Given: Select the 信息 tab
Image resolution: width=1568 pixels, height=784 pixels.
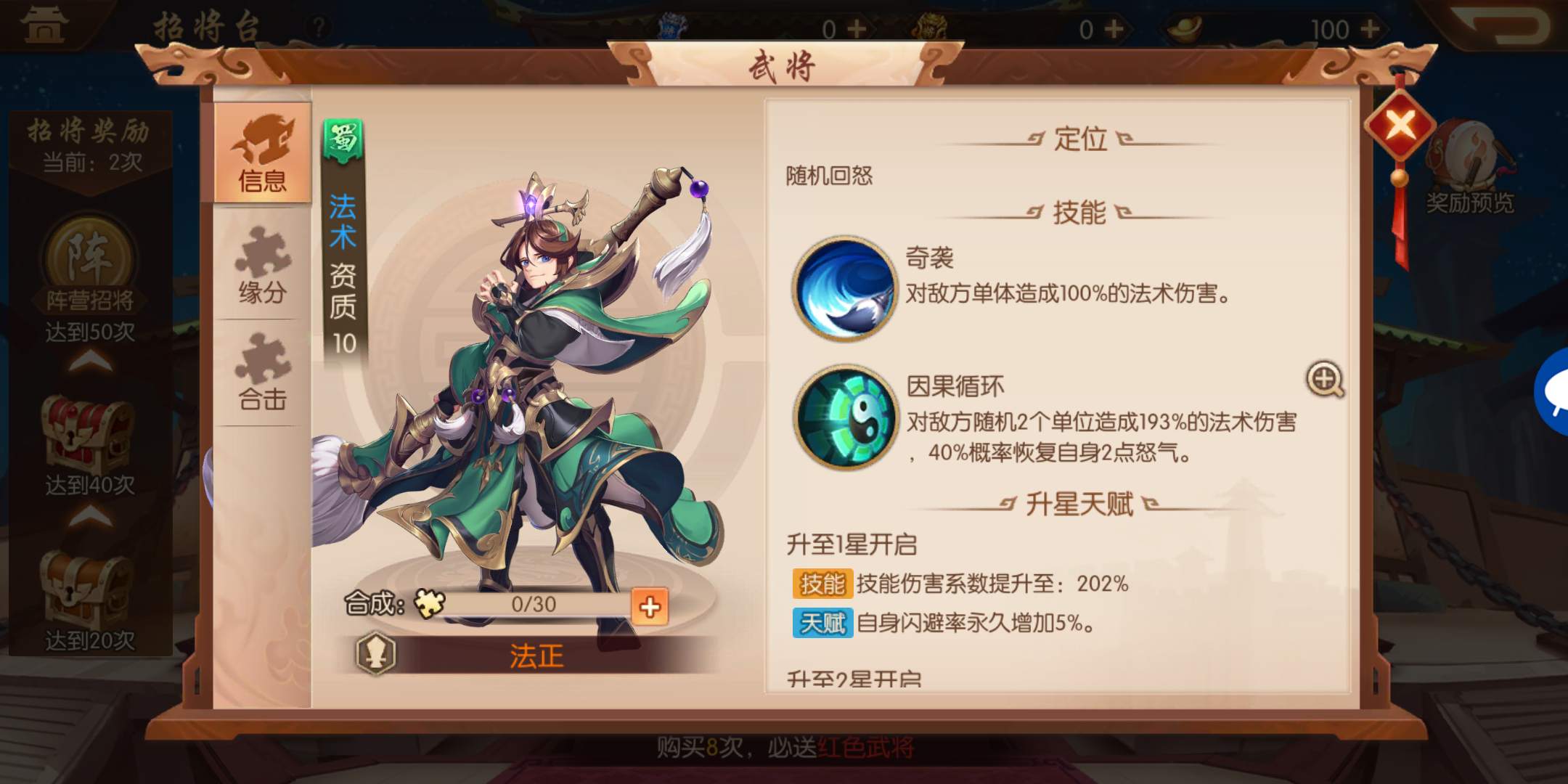Looking at the screenshot, I should click(x=264, y=156).
